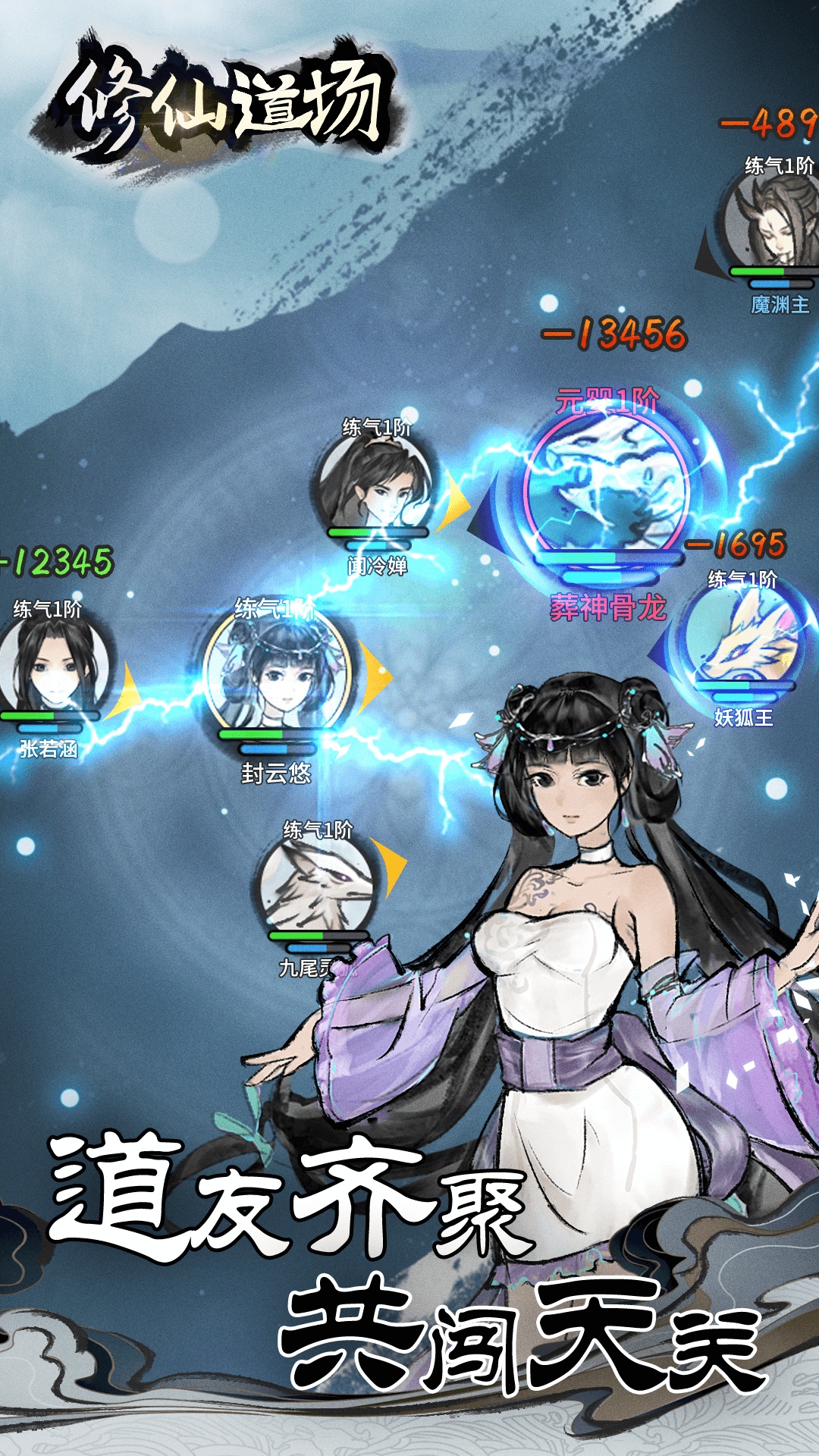Select the 封云悠 character portrait
The width and height of the screenshot is (819, 1456).
pos(277,671)
